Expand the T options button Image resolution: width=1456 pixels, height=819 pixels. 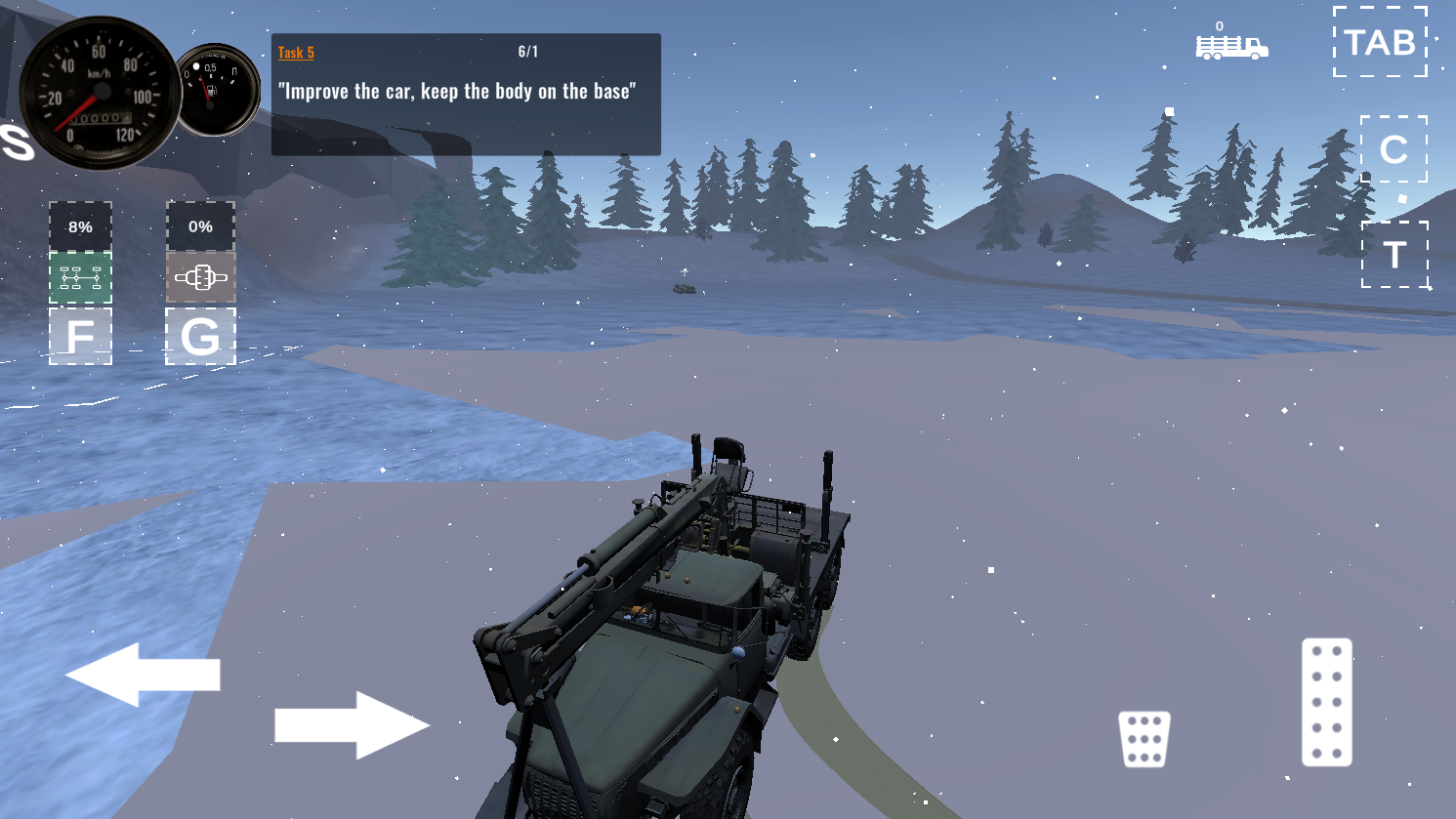[x=1394, y=256]
